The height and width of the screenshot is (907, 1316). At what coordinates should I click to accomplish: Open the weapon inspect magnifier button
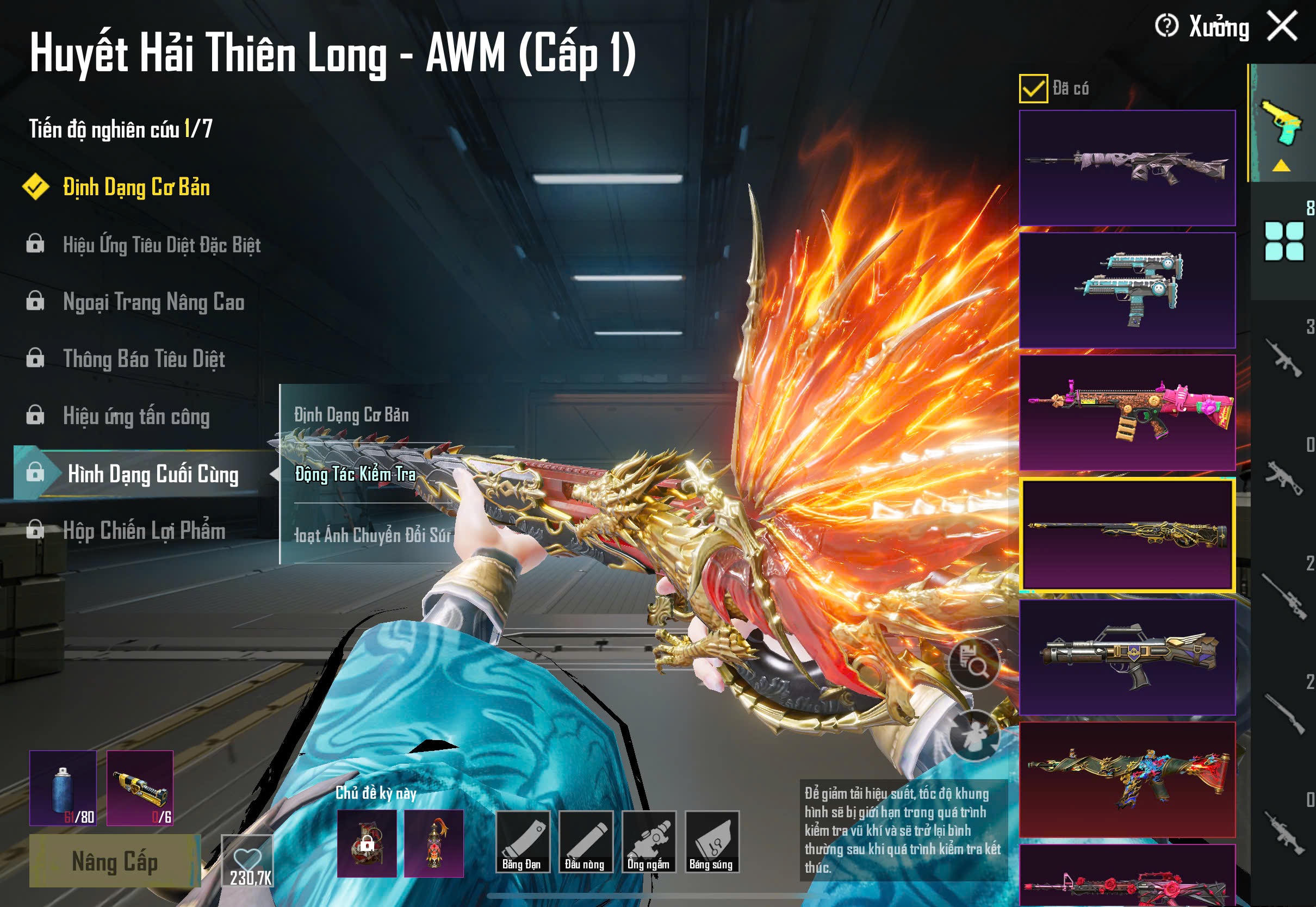tap(974, 663)
